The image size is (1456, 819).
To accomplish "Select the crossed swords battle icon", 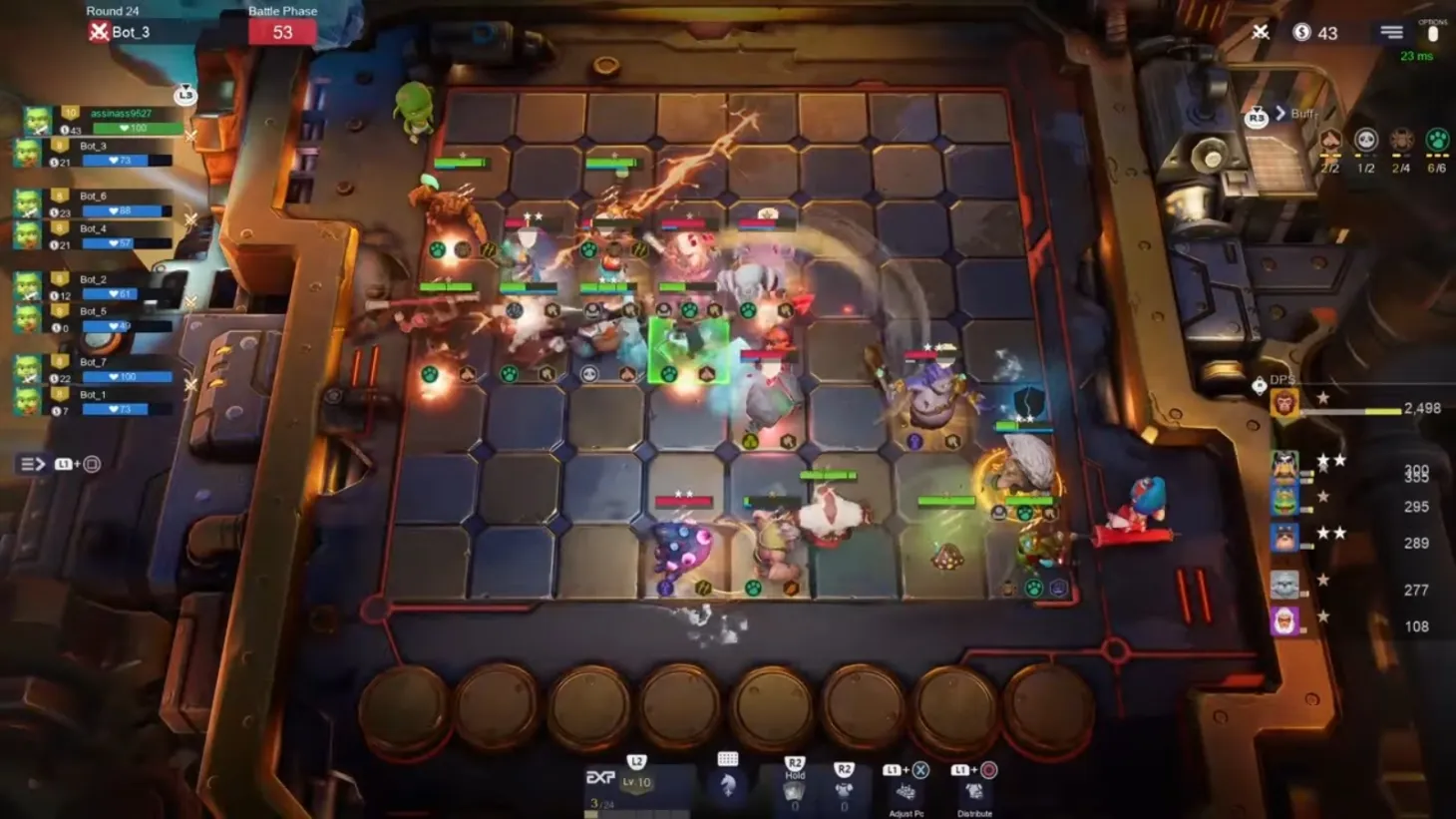I will click(1262, 31).
